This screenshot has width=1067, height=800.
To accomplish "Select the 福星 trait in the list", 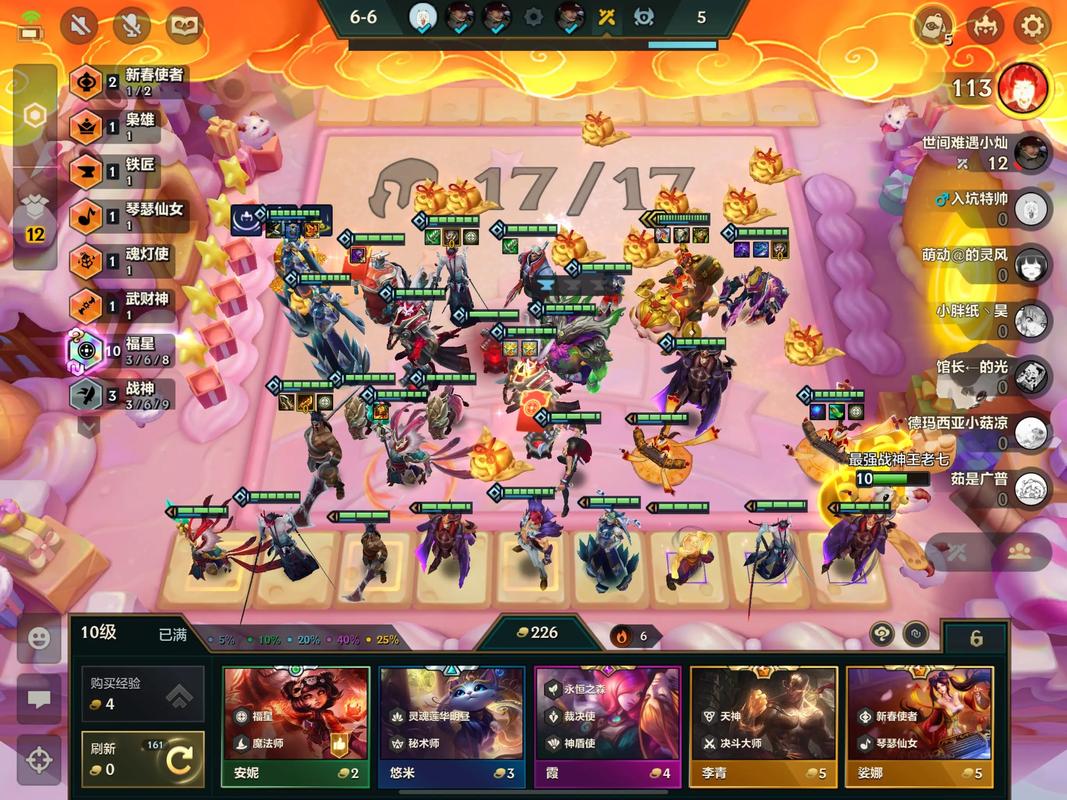I will pyautogui.click(x=120, y=350).
